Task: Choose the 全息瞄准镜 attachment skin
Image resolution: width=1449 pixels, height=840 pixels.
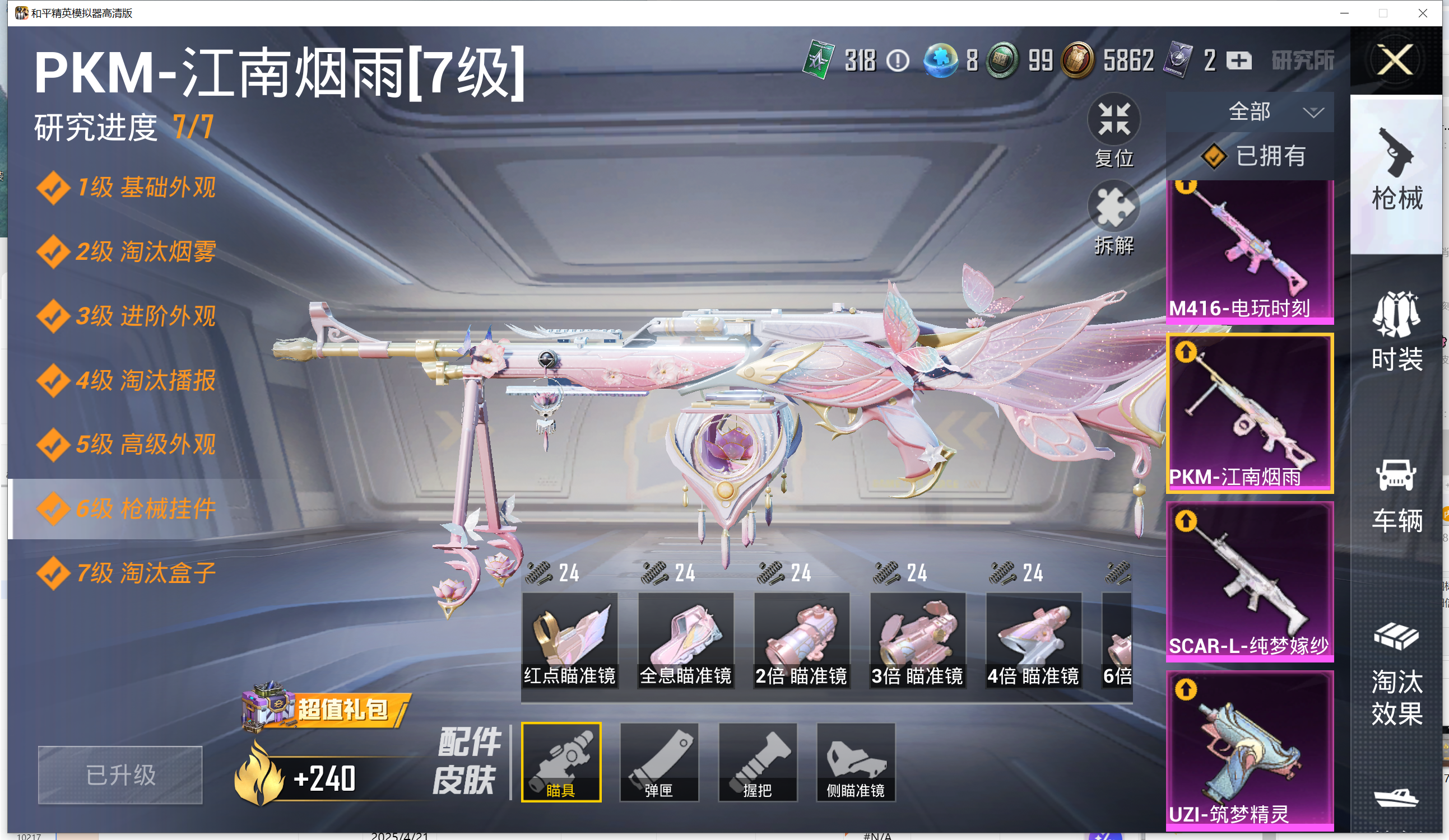Action: pyautogui.click(x=685, y=640)
